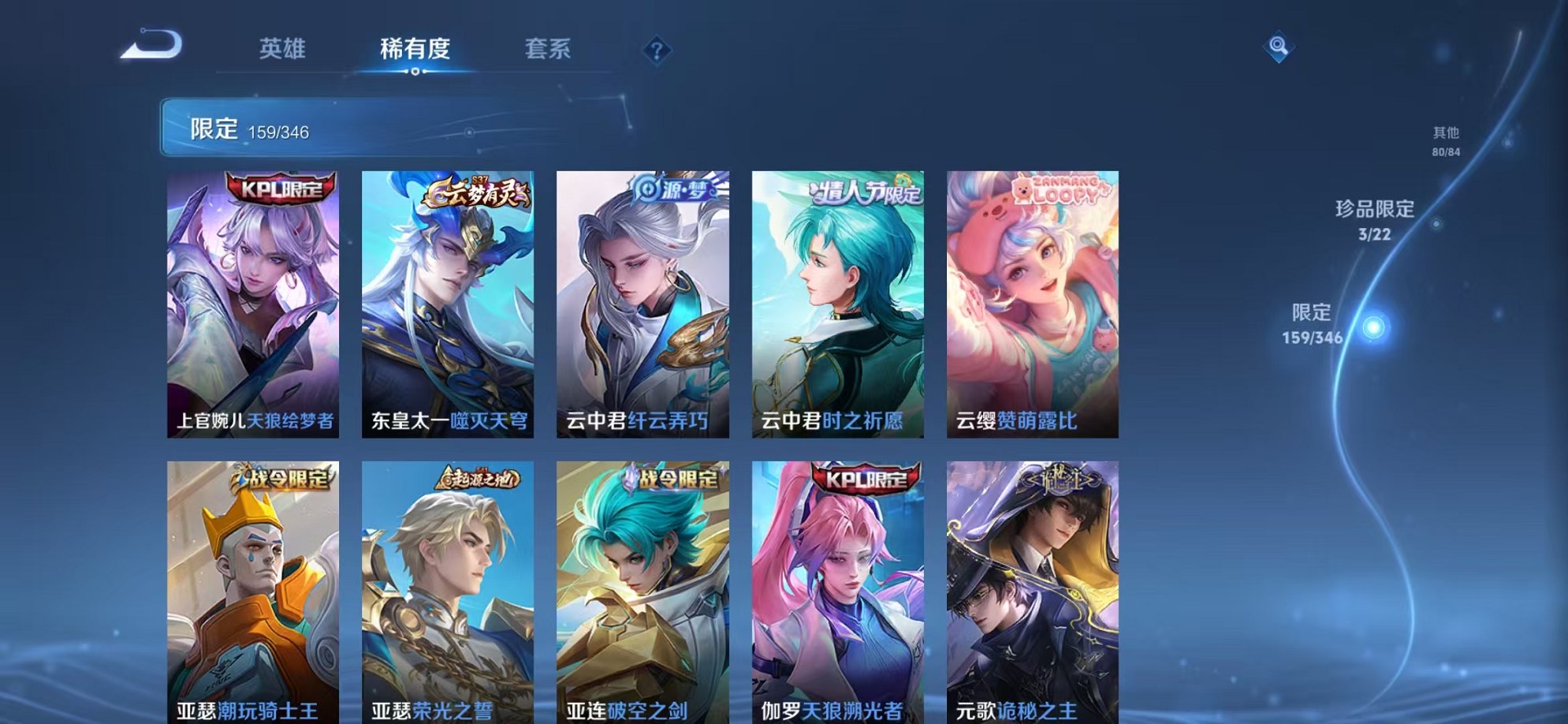Click the search magnifier icon
Image resolution: width=1568 pixels, height=724 pixels.
point(1277,46)
